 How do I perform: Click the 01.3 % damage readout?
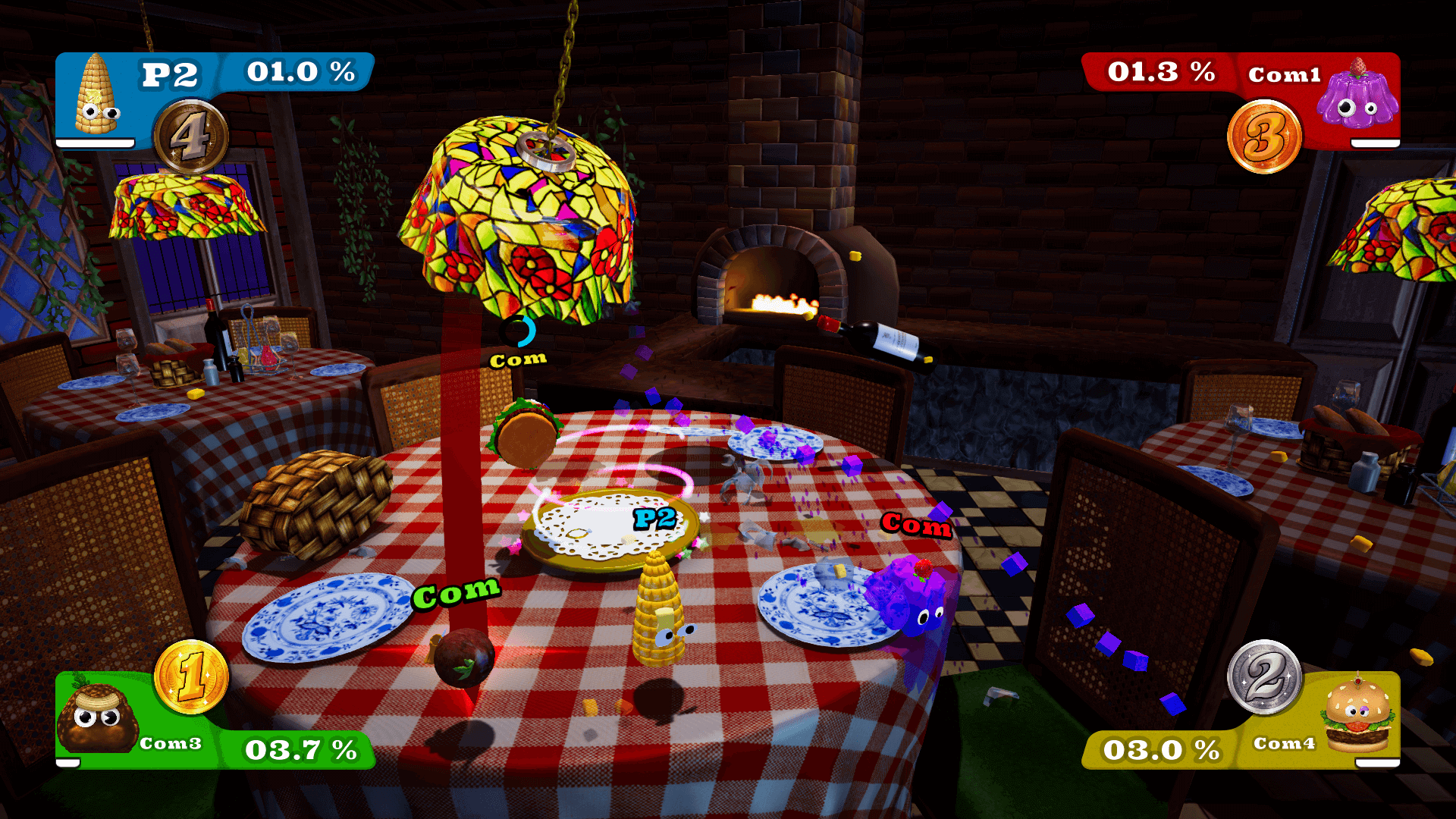pos(1160,72)
